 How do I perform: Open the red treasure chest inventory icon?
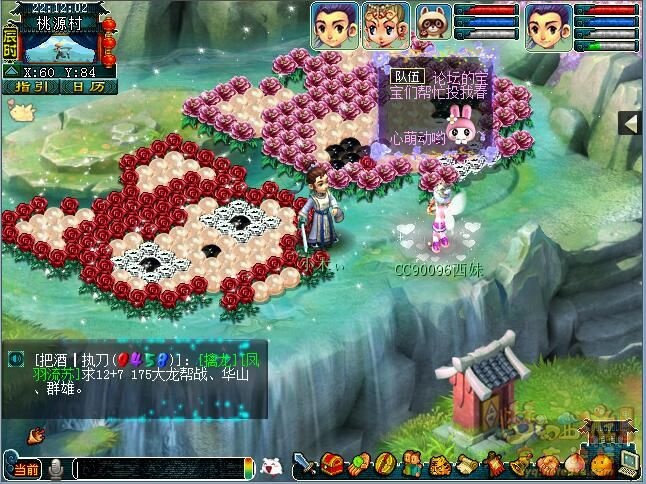tap(334, 465)
